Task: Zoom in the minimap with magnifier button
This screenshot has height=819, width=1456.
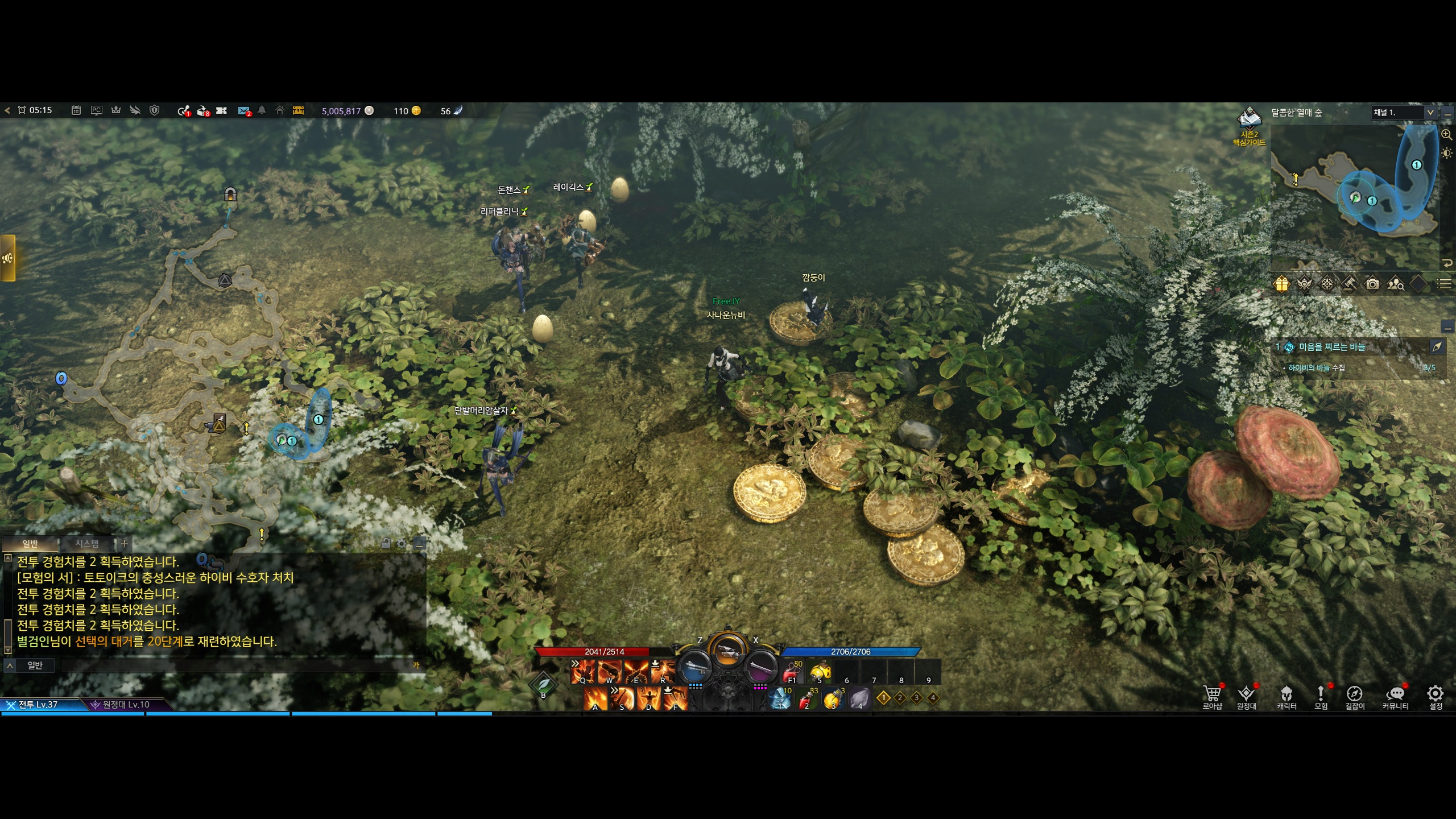Action: pos(1446,135)
